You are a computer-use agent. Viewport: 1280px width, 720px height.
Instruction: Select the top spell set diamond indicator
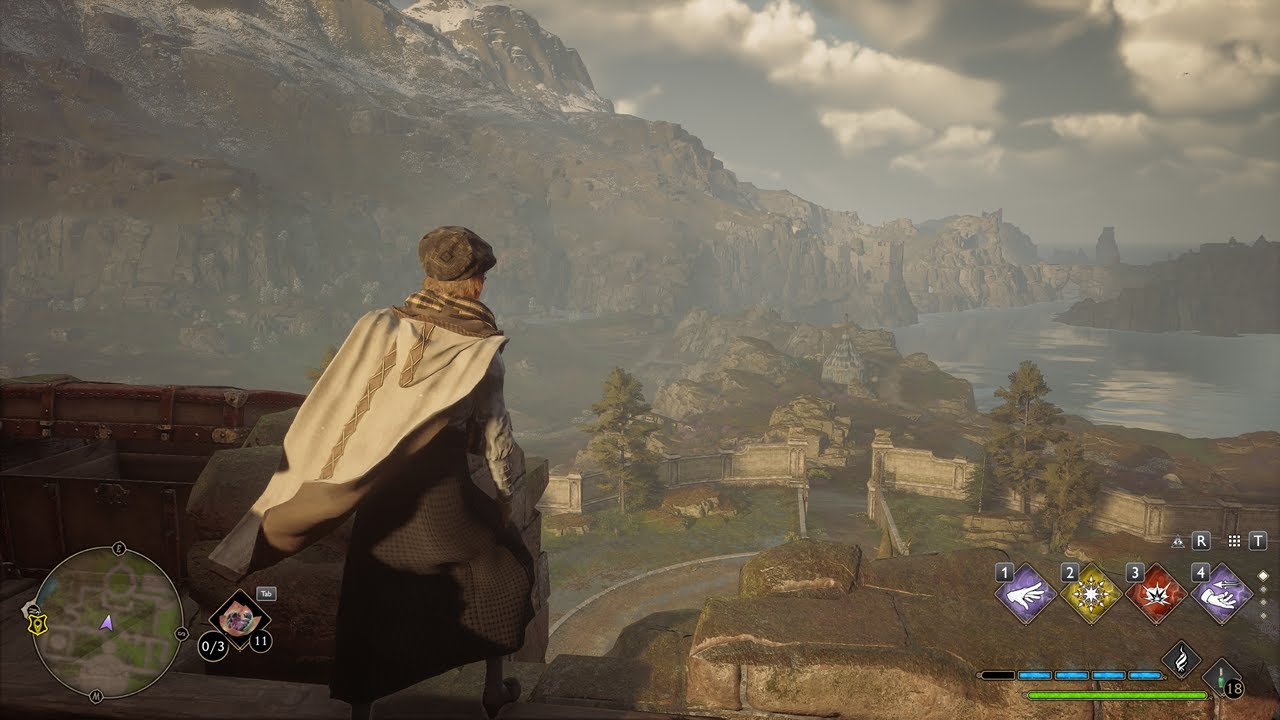(x=1262, y=575)
